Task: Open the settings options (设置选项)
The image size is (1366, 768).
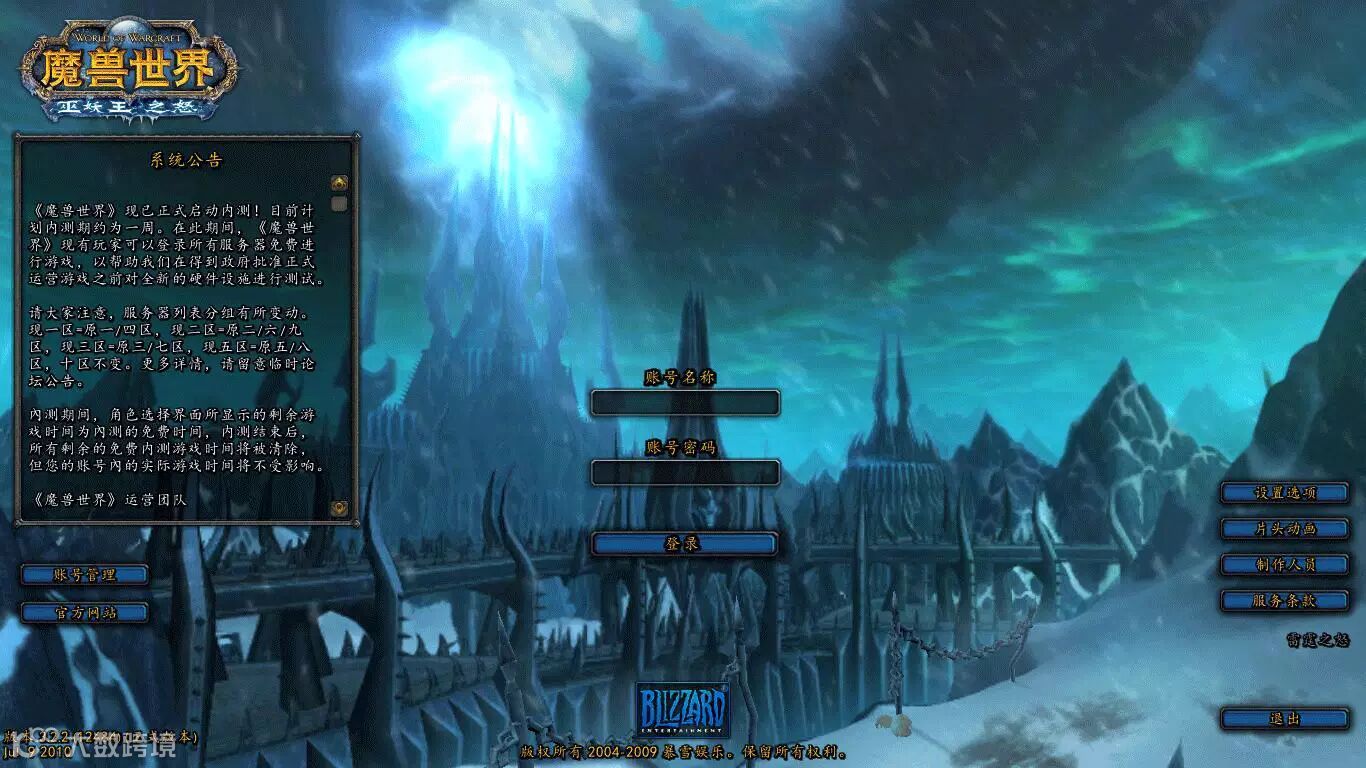Action: click(x=1285, y=492)
